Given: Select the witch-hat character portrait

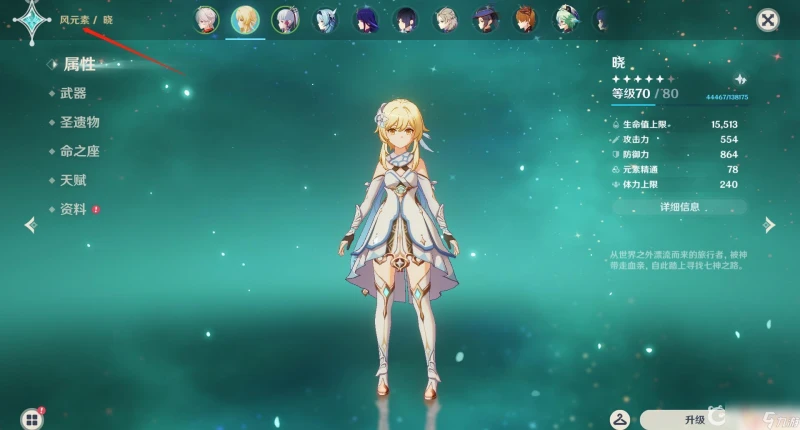Looking at the screenshot, I should pyautogui.click(x=486, y=19).
